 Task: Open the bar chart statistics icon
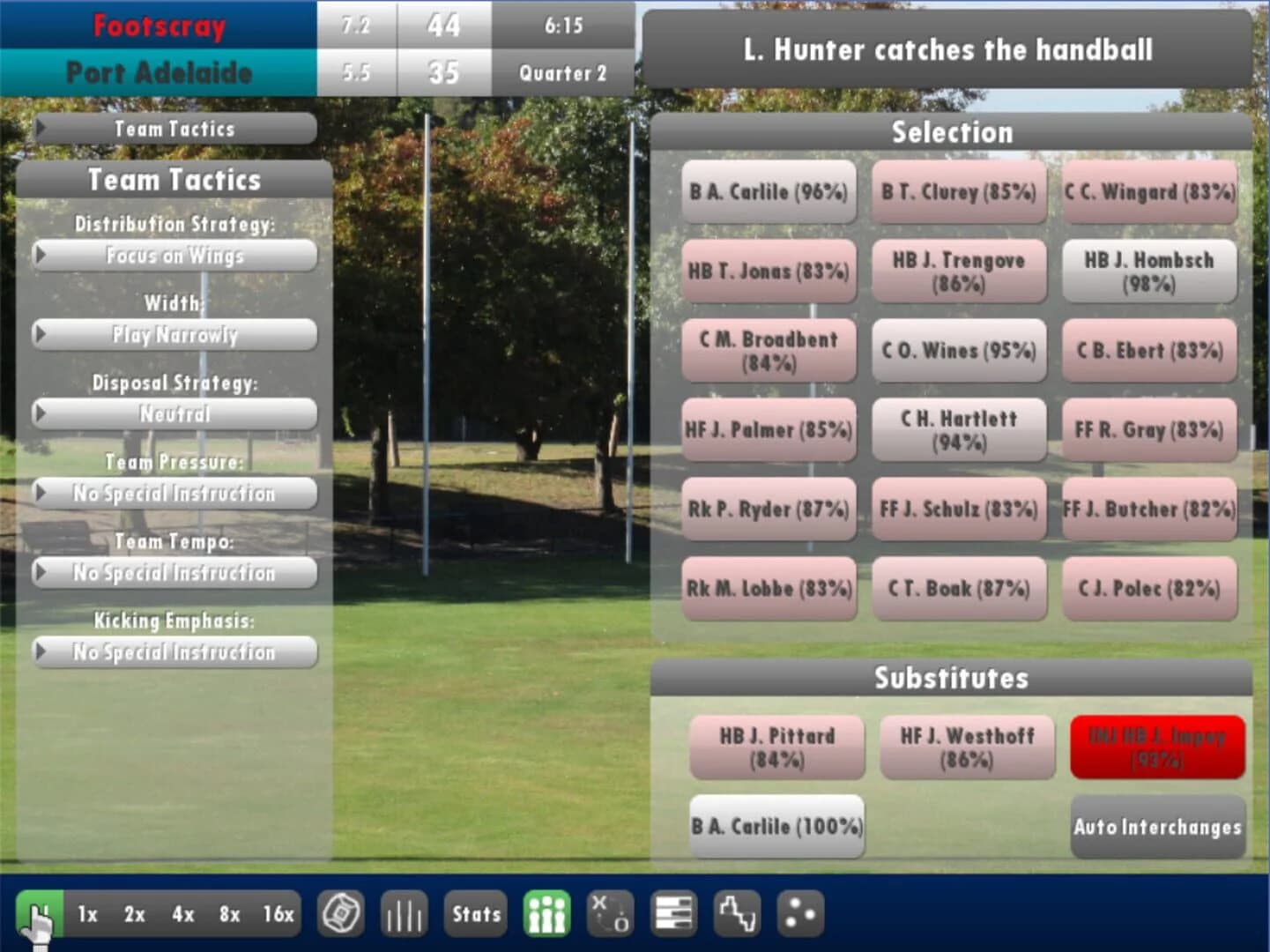(404, 913)
